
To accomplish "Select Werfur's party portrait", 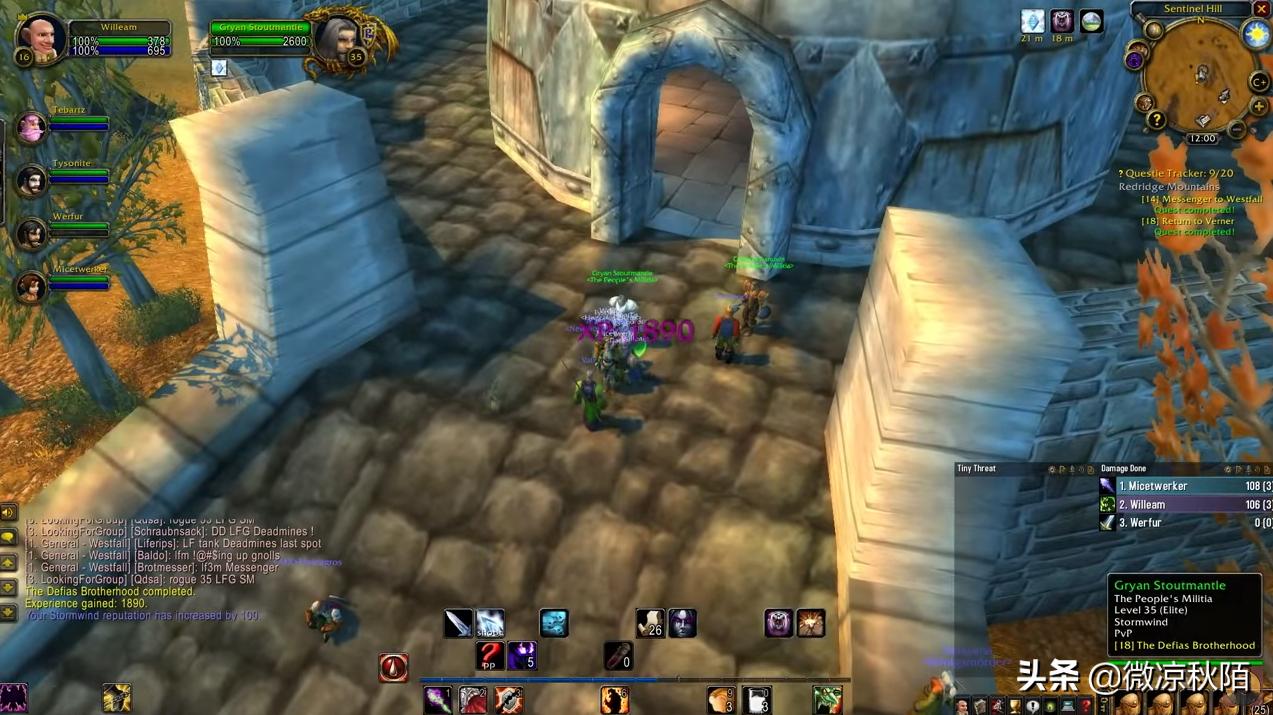I will 31,233.
